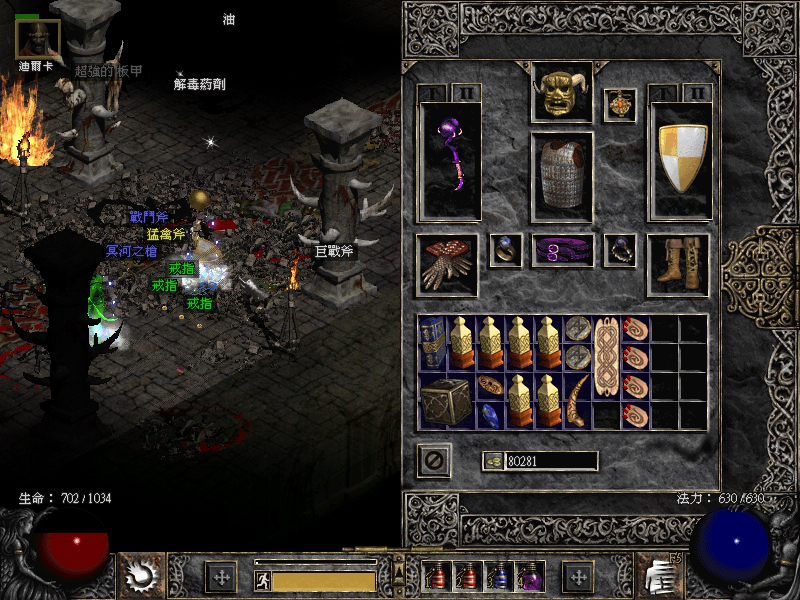Toggle the run/walk button
The image size is (800, 600).
coord(262,578)
